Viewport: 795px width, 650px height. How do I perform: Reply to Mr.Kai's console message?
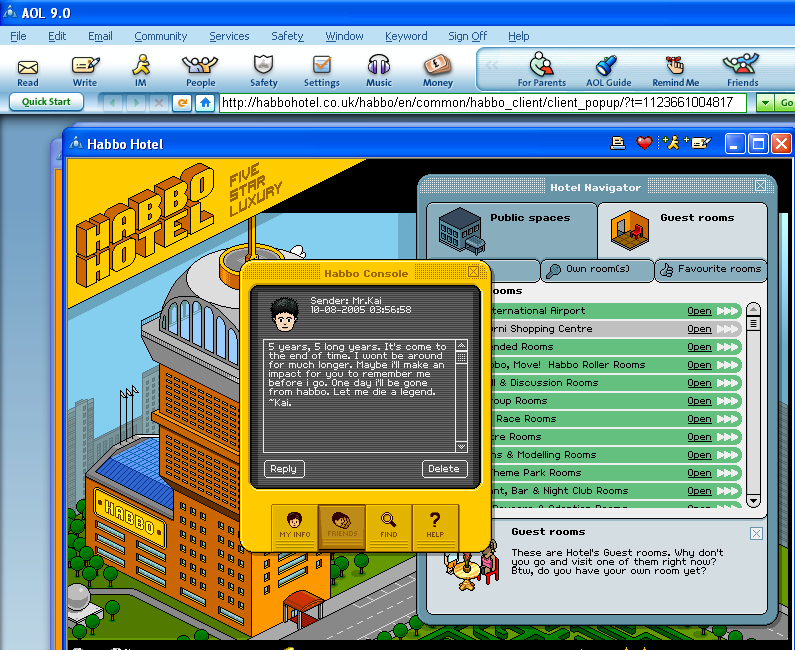pyautogui.click(x=284, y=468)
